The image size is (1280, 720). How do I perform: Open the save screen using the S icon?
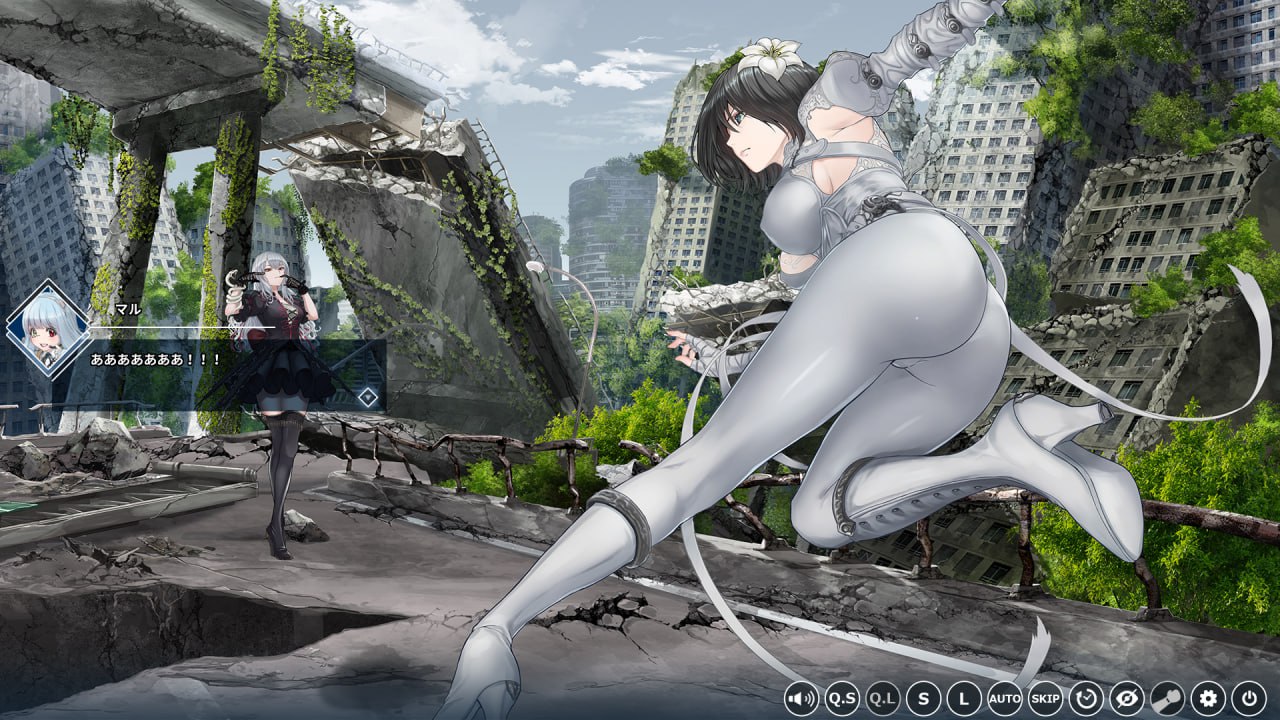point(924,700)
